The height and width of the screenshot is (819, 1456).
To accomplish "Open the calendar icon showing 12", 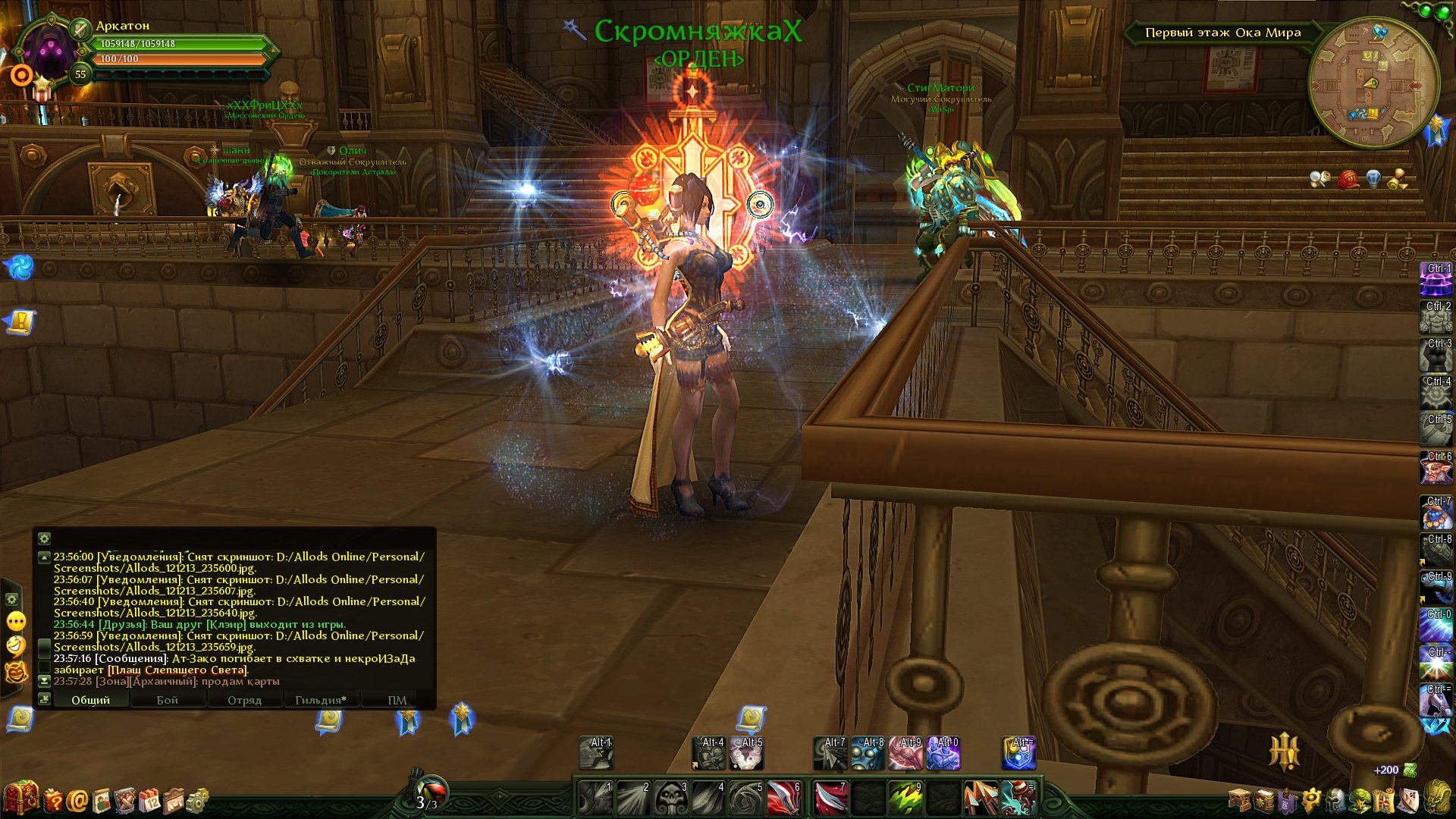I will pyautogui.click(x=149, y=800).
